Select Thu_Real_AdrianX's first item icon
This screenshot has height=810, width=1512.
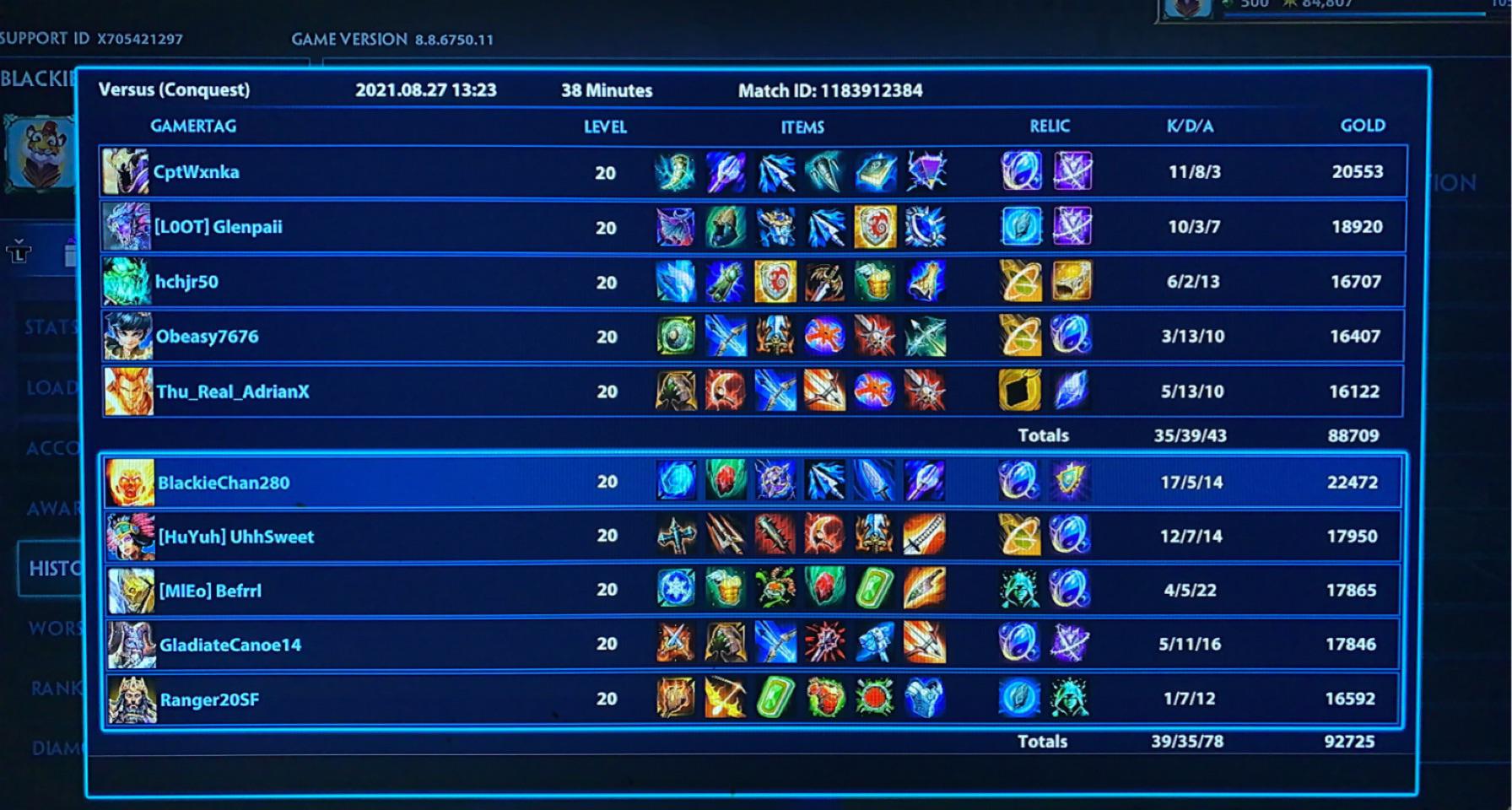[675, 391]
